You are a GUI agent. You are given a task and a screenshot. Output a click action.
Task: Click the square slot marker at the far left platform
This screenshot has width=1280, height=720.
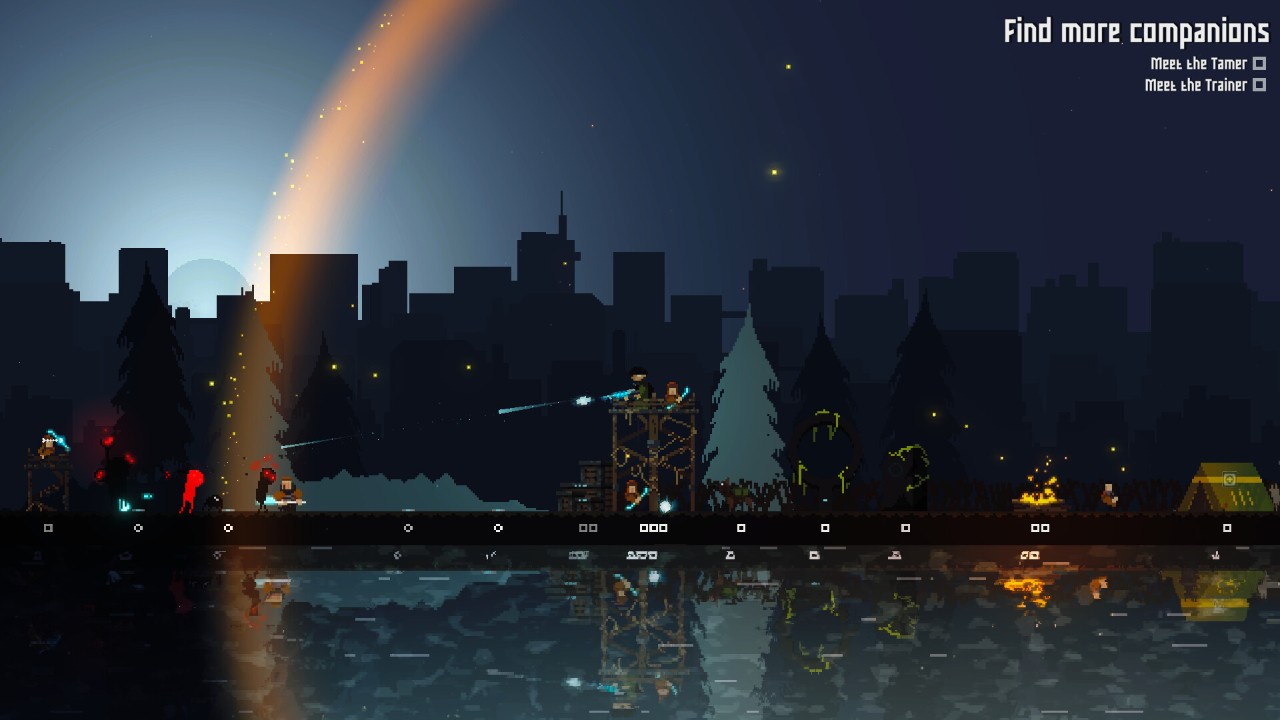46,526
